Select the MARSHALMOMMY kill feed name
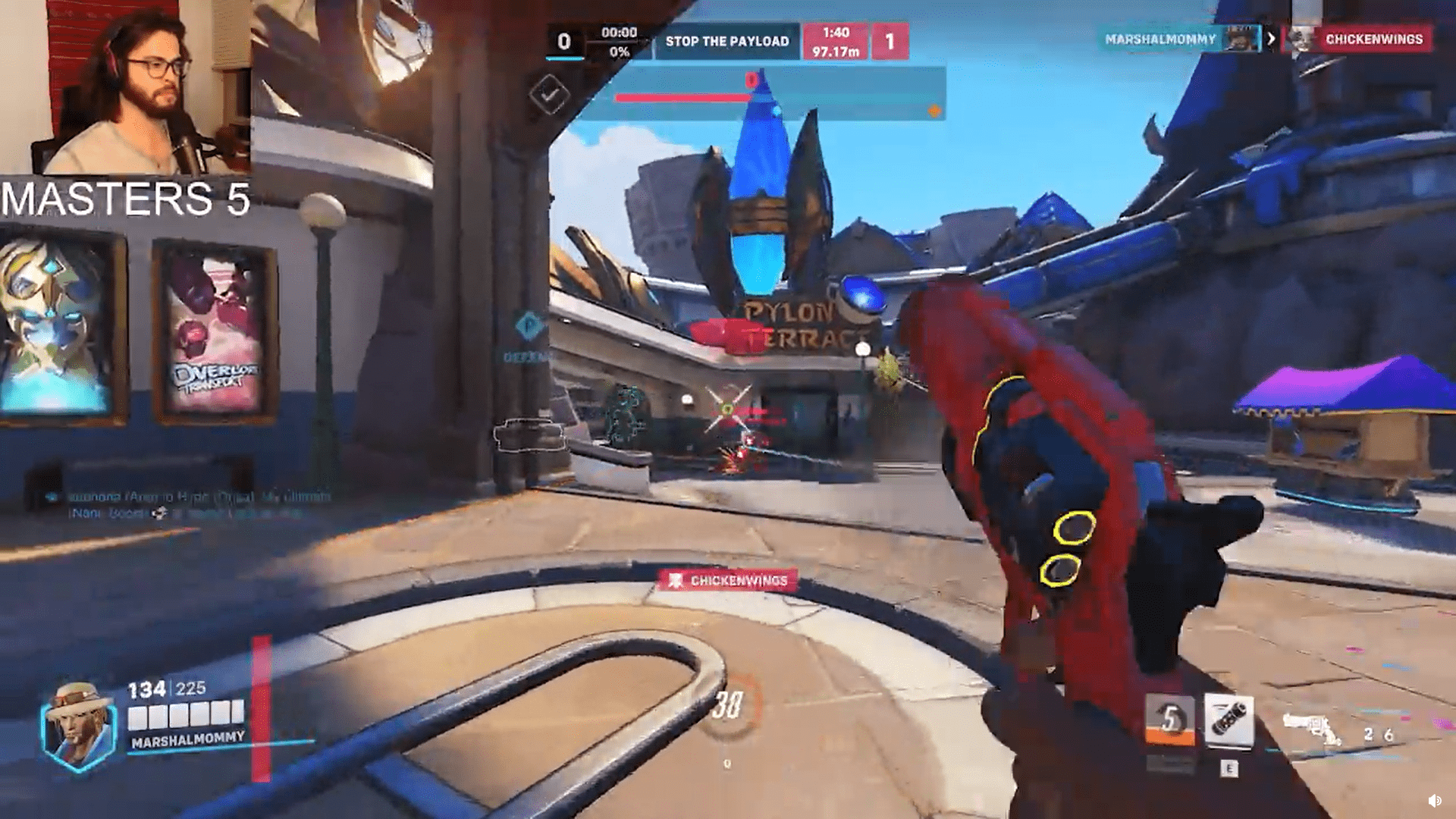 [1159, 39]
